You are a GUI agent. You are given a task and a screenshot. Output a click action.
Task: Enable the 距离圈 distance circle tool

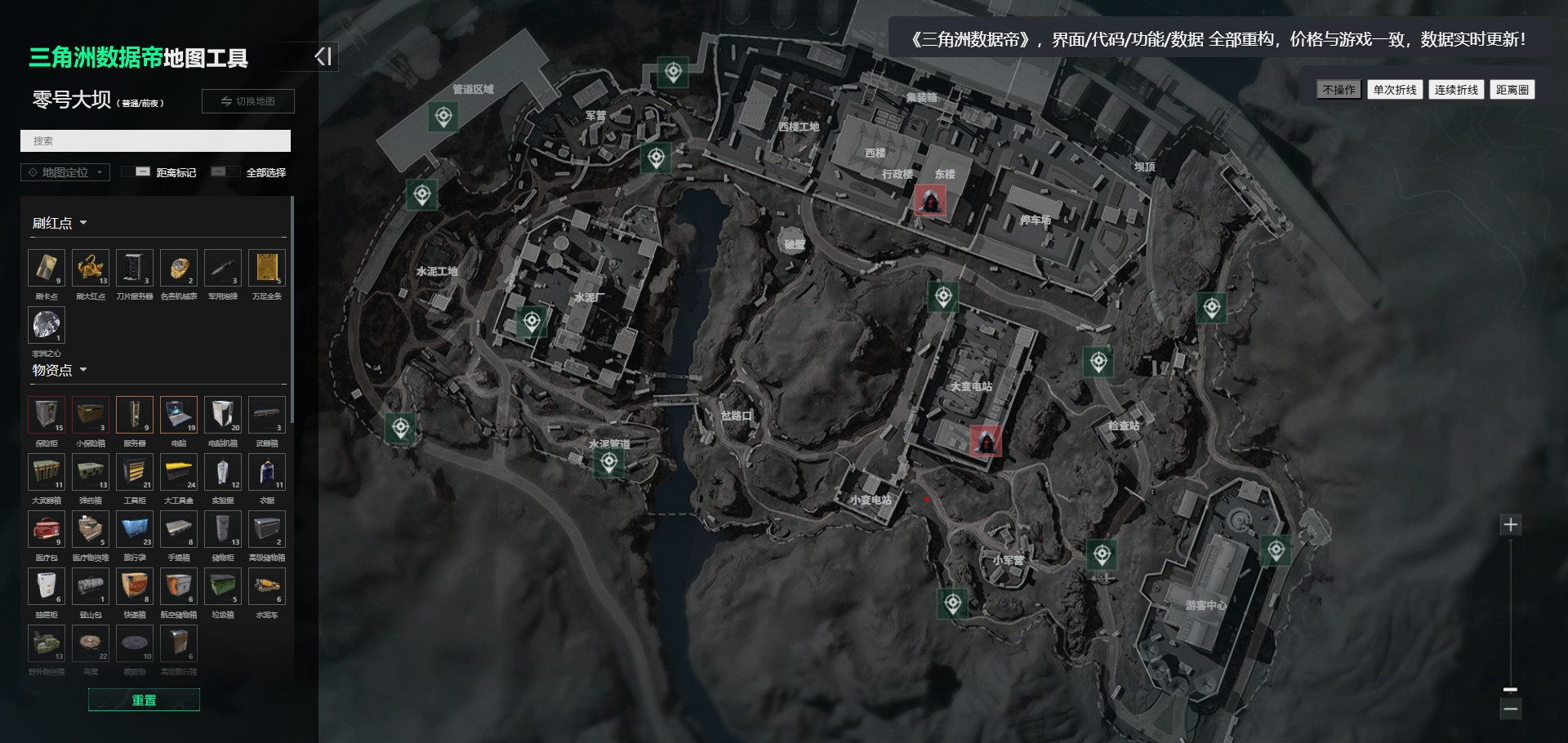pyautogui.click(x=1512, y=90)
